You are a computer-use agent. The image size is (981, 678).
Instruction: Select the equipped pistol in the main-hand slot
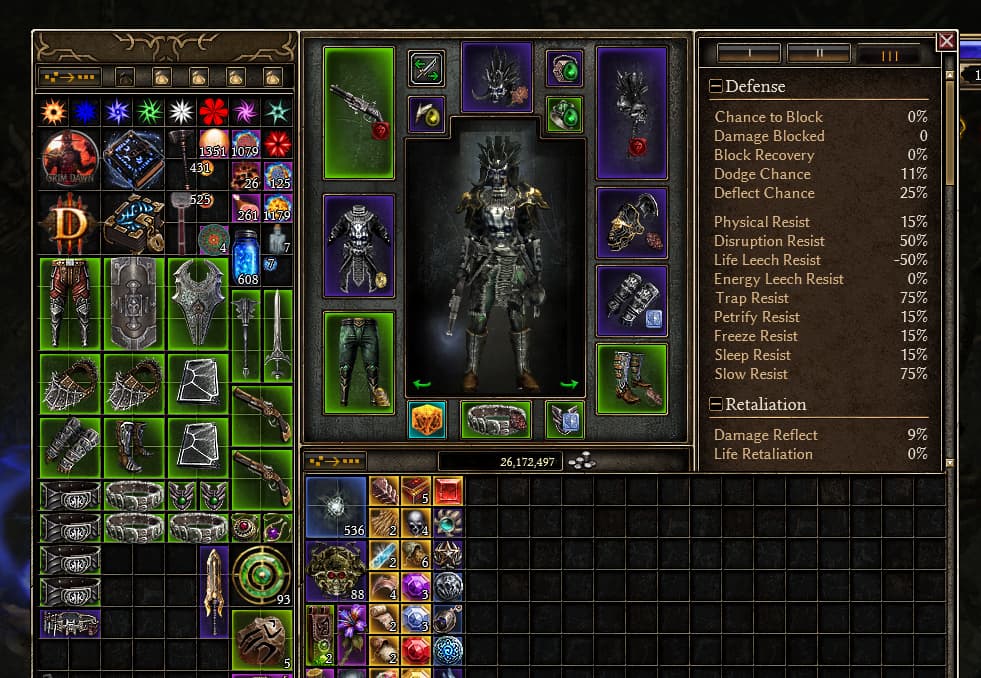tap(359, 112)
